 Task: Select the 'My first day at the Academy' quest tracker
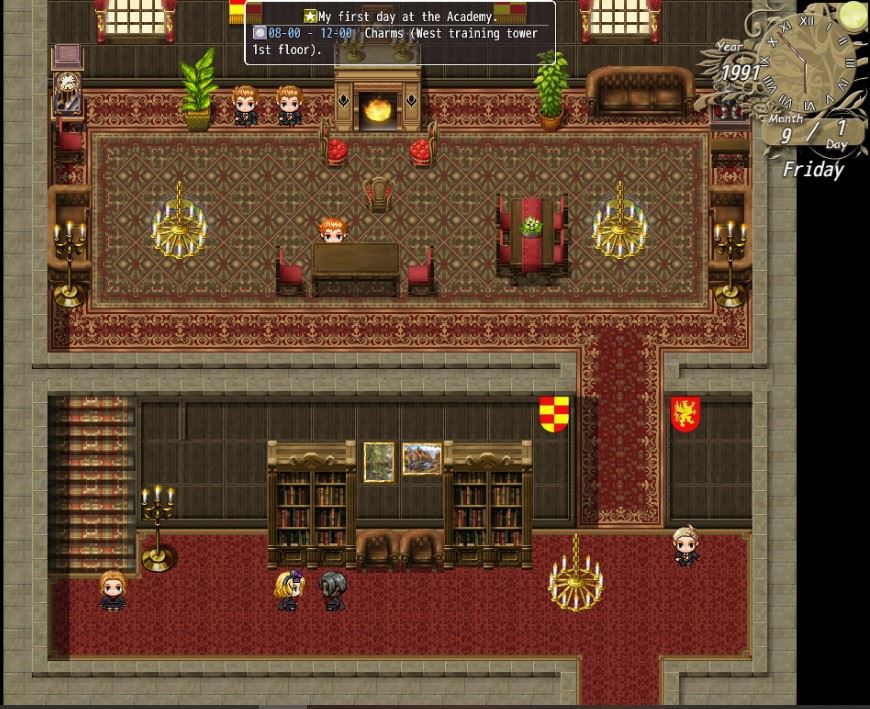(x=400, y=16)
